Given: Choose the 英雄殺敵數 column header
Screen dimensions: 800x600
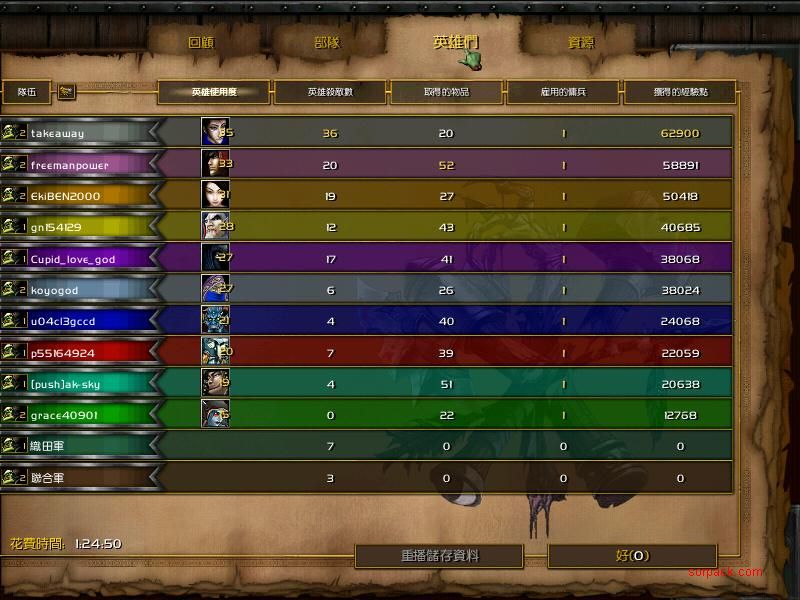Looking at the screenshot, I should 330,92.
